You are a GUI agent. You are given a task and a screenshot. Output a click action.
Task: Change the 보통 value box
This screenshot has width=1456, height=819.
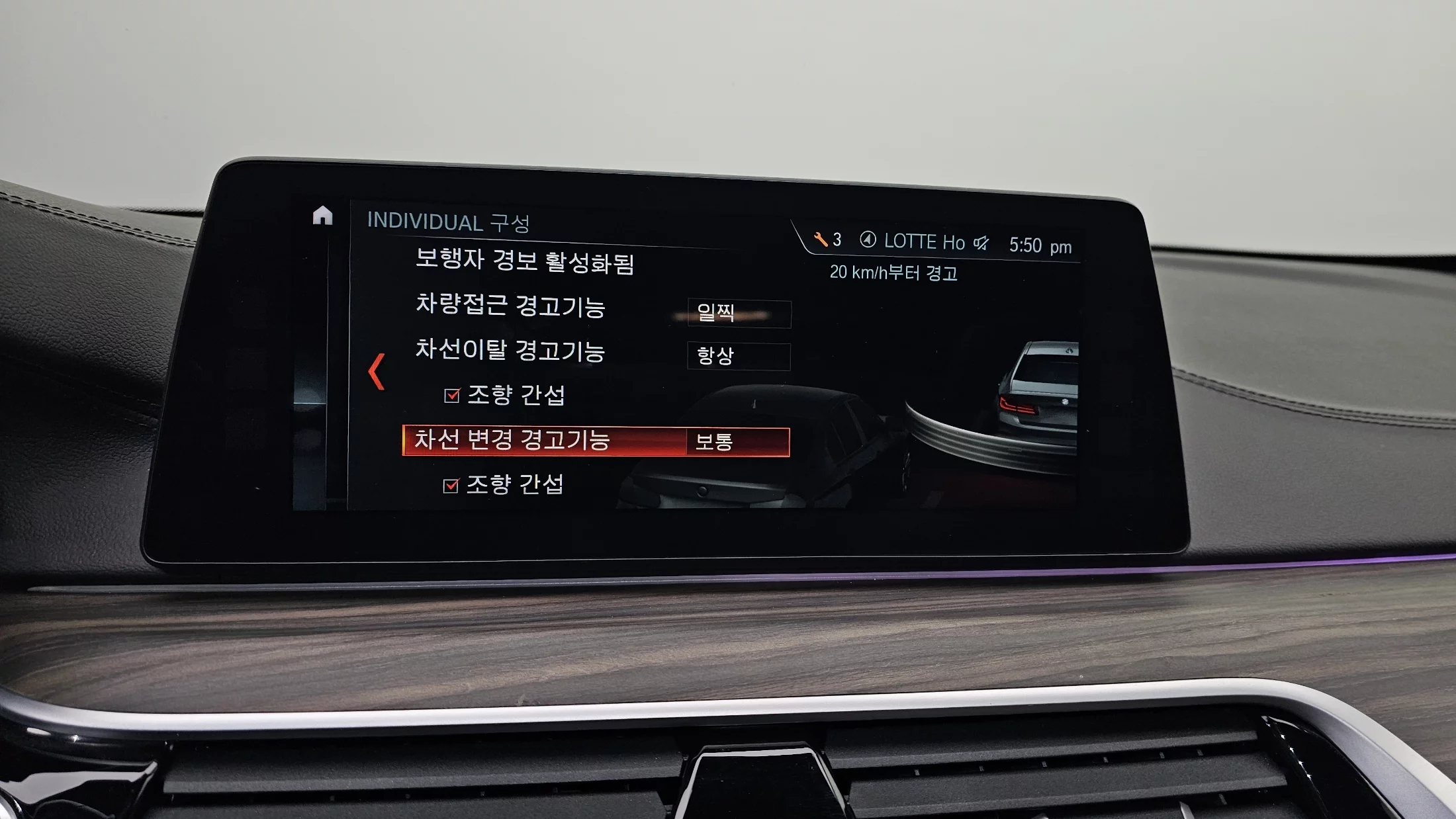pos(737,442)
